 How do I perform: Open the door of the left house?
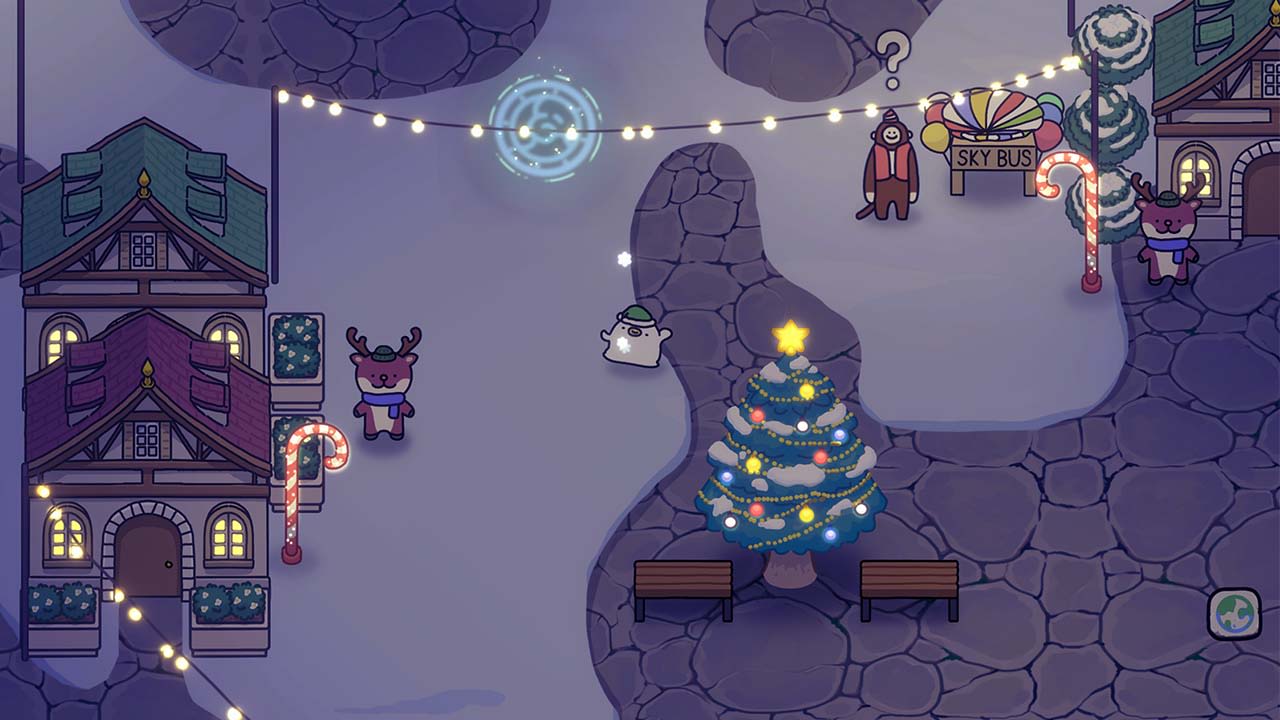coord(147,560)
